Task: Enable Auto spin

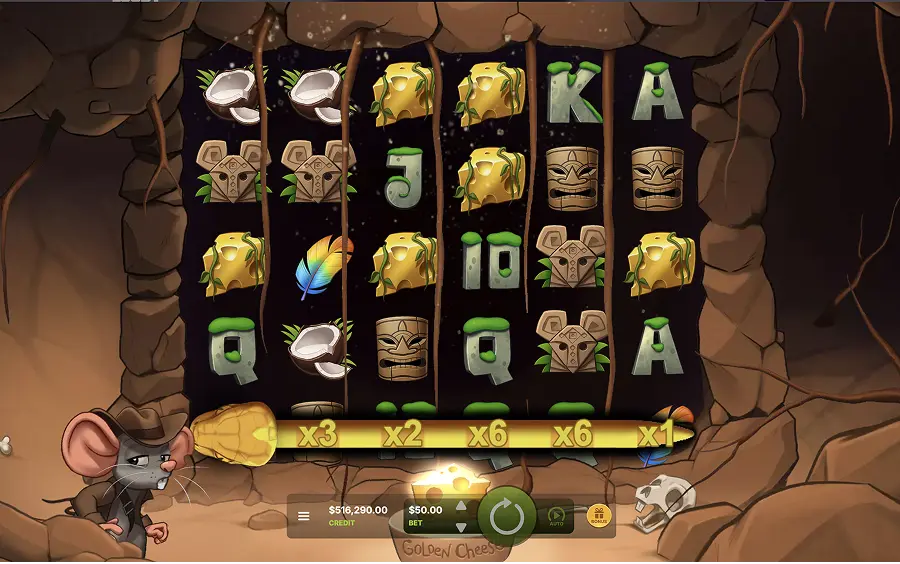Action: (557, 517)
